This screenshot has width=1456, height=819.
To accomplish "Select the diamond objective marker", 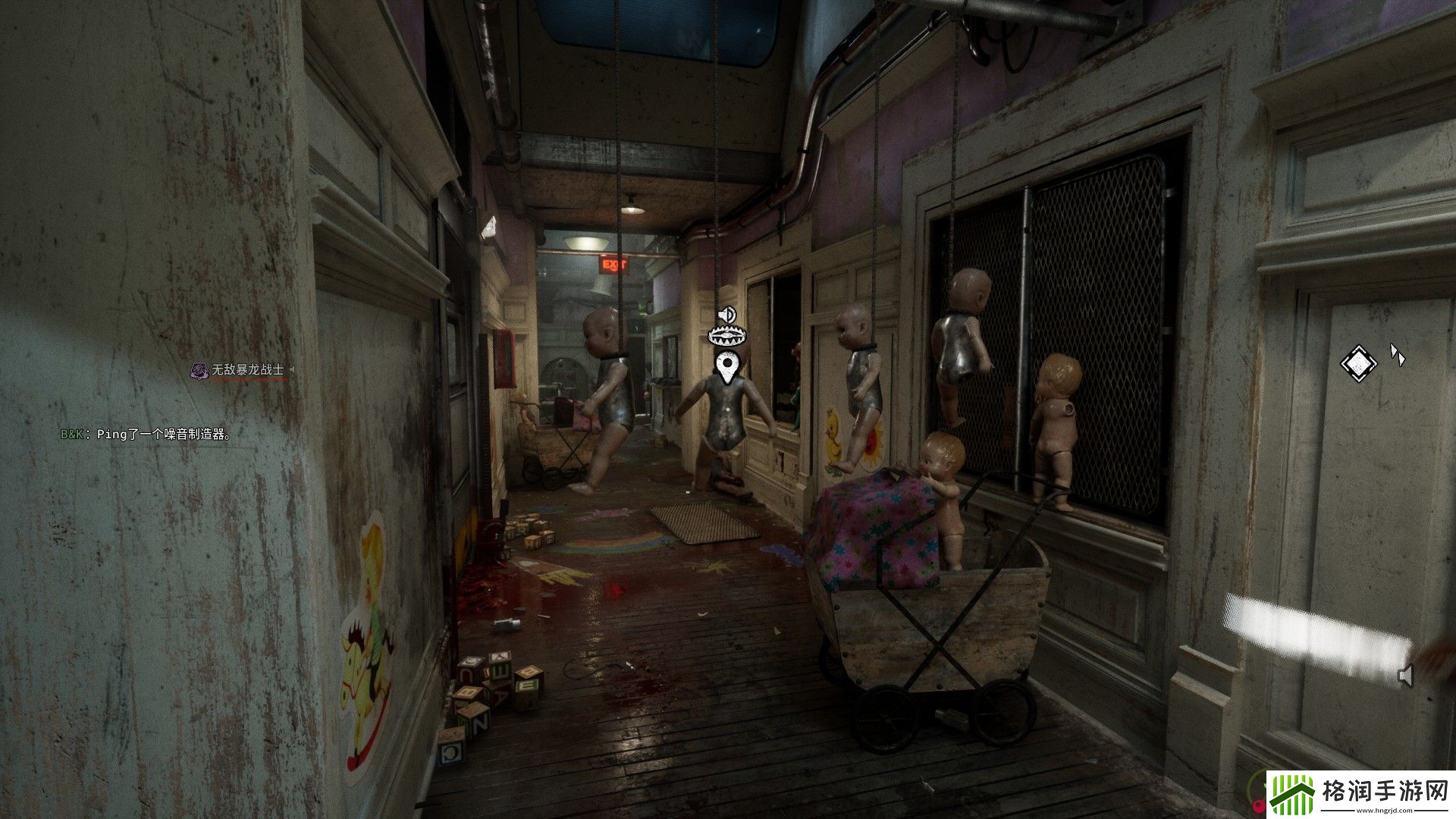I will click(1358, 362).
